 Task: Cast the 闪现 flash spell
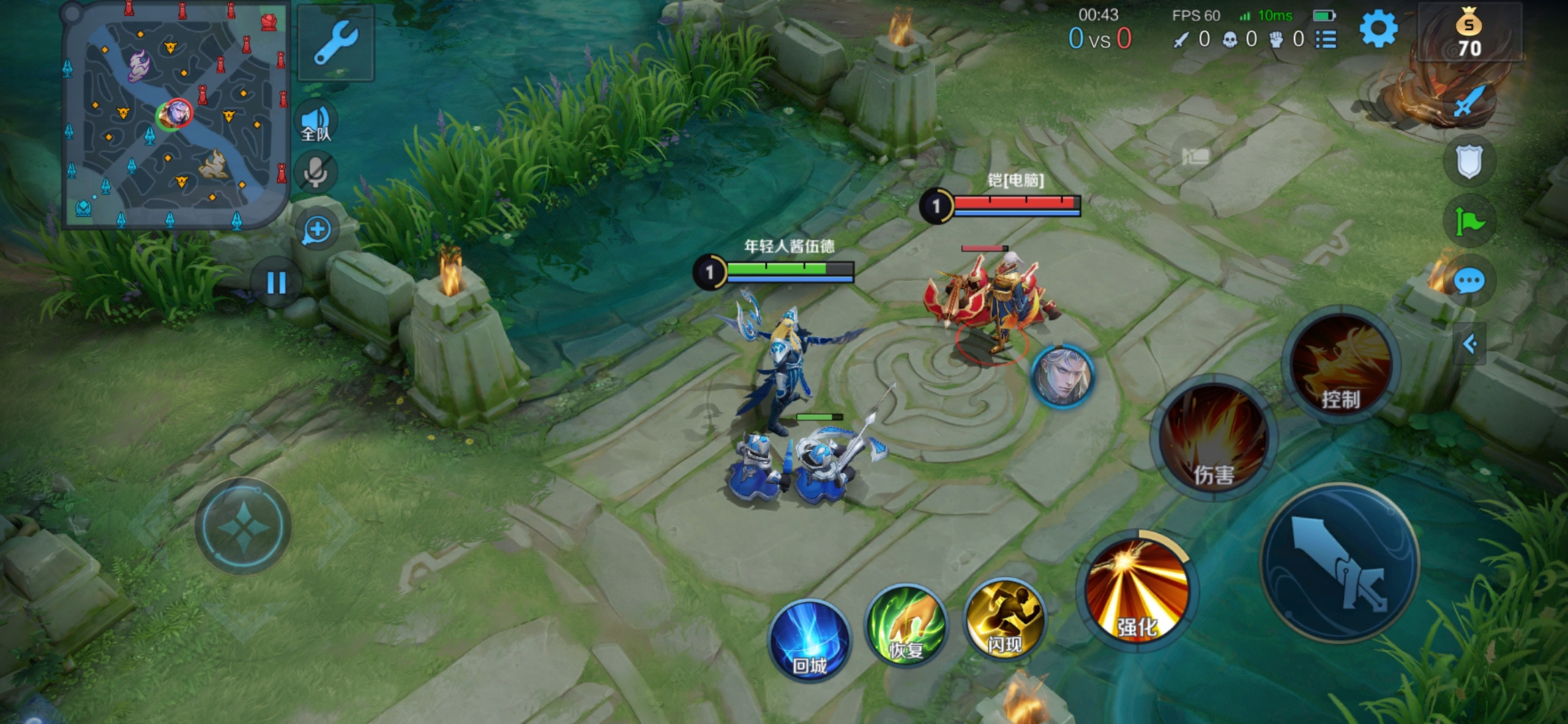tap(1004, 619)
